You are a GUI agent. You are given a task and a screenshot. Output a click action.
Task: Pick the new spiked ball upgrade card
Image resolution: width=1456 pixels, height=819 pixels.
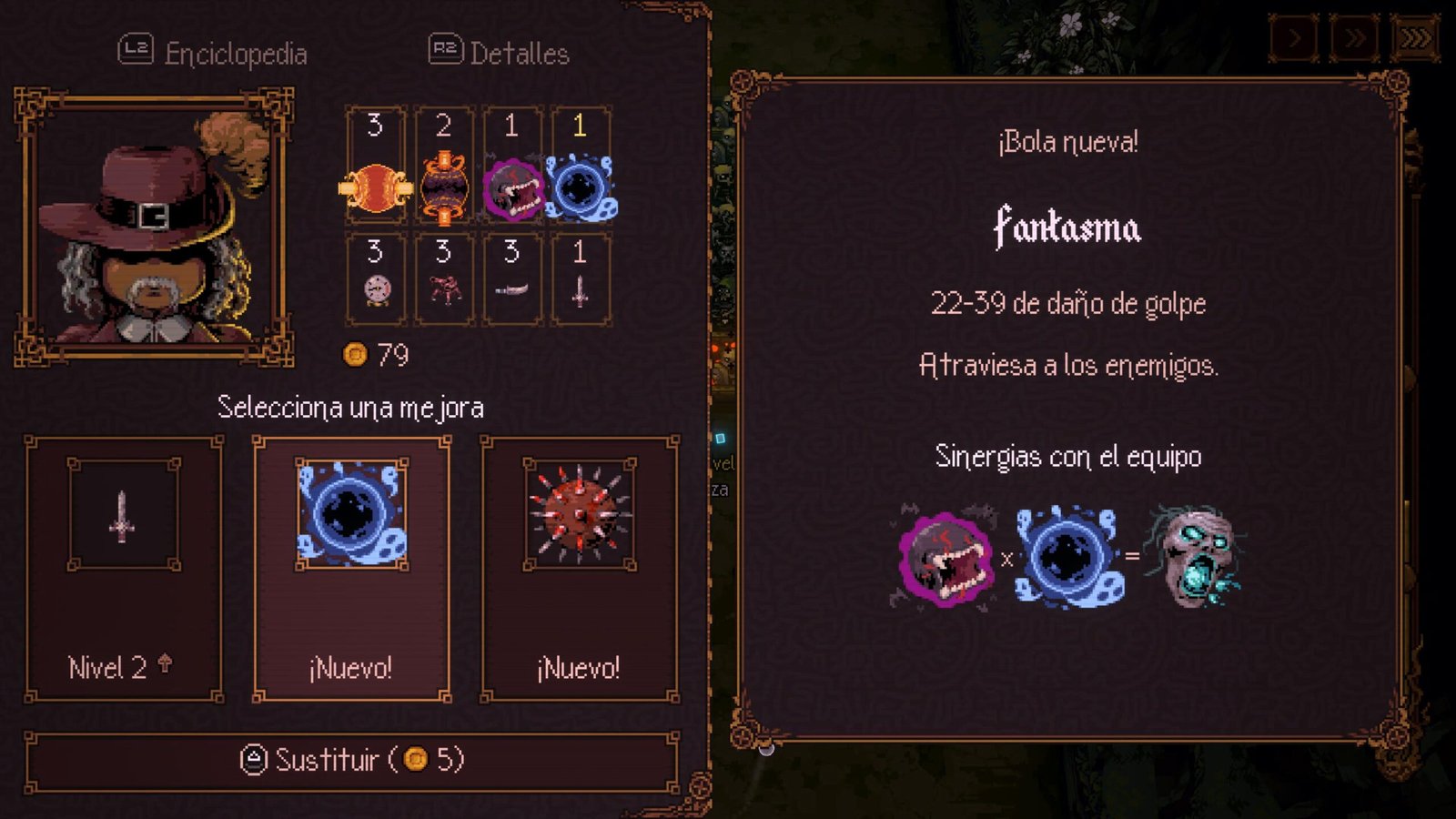point(580,569)
